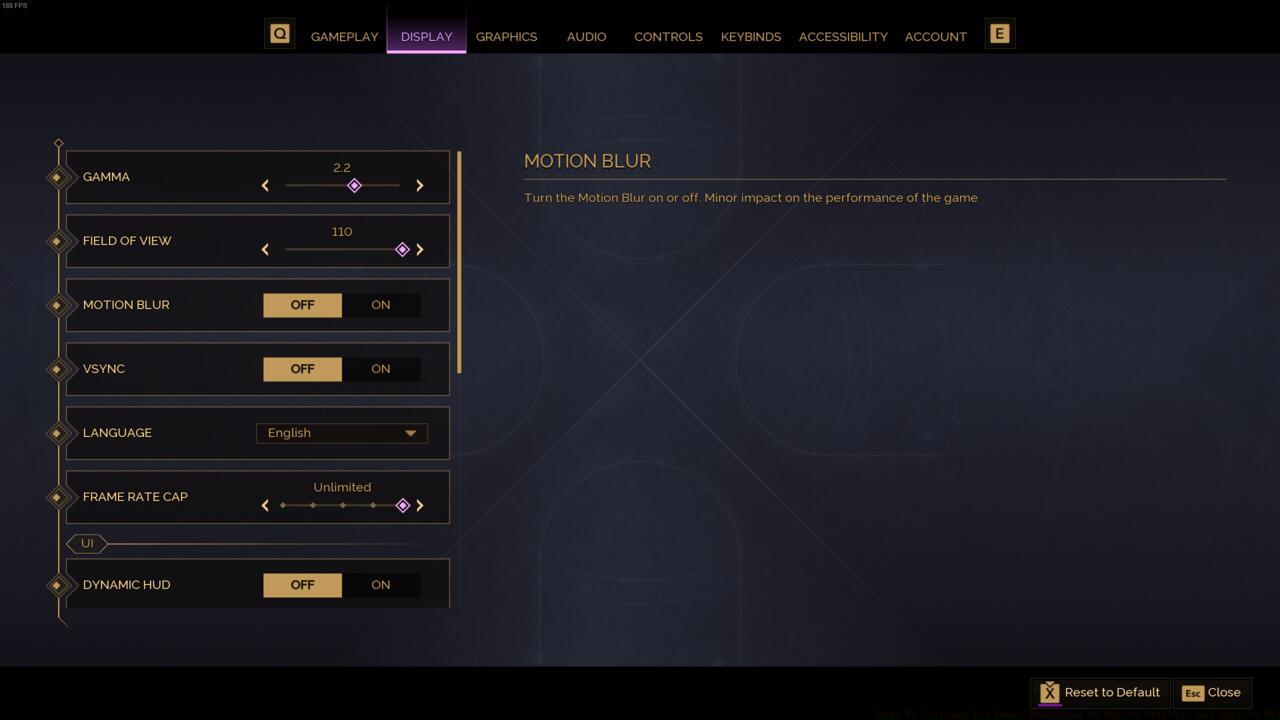Enable VSync
Image resolution: width=1280 pixels, height=720 pixels.
coord(380,369)
